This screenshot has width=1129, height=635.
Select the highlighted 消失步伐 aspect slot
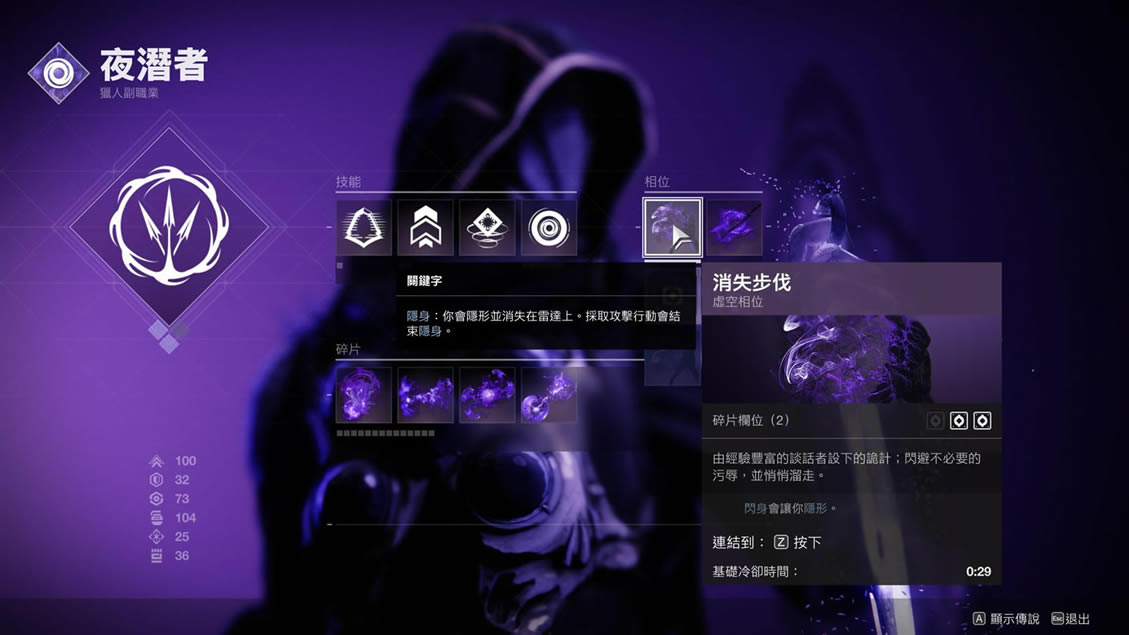(x=672, y=228)
